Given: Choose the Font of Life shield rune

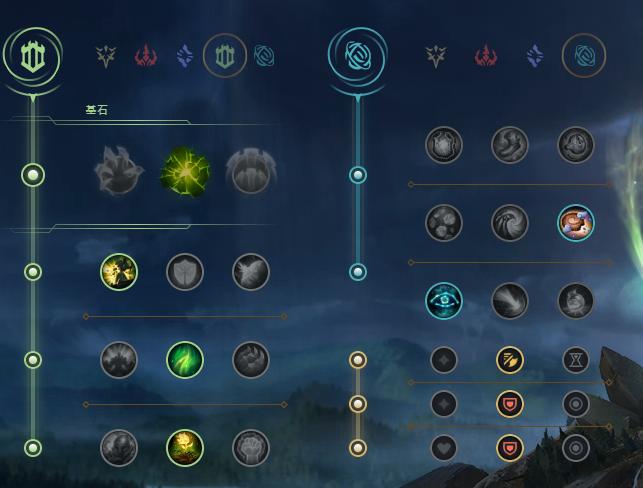Looking at the screenshot, I should [185, 272].
